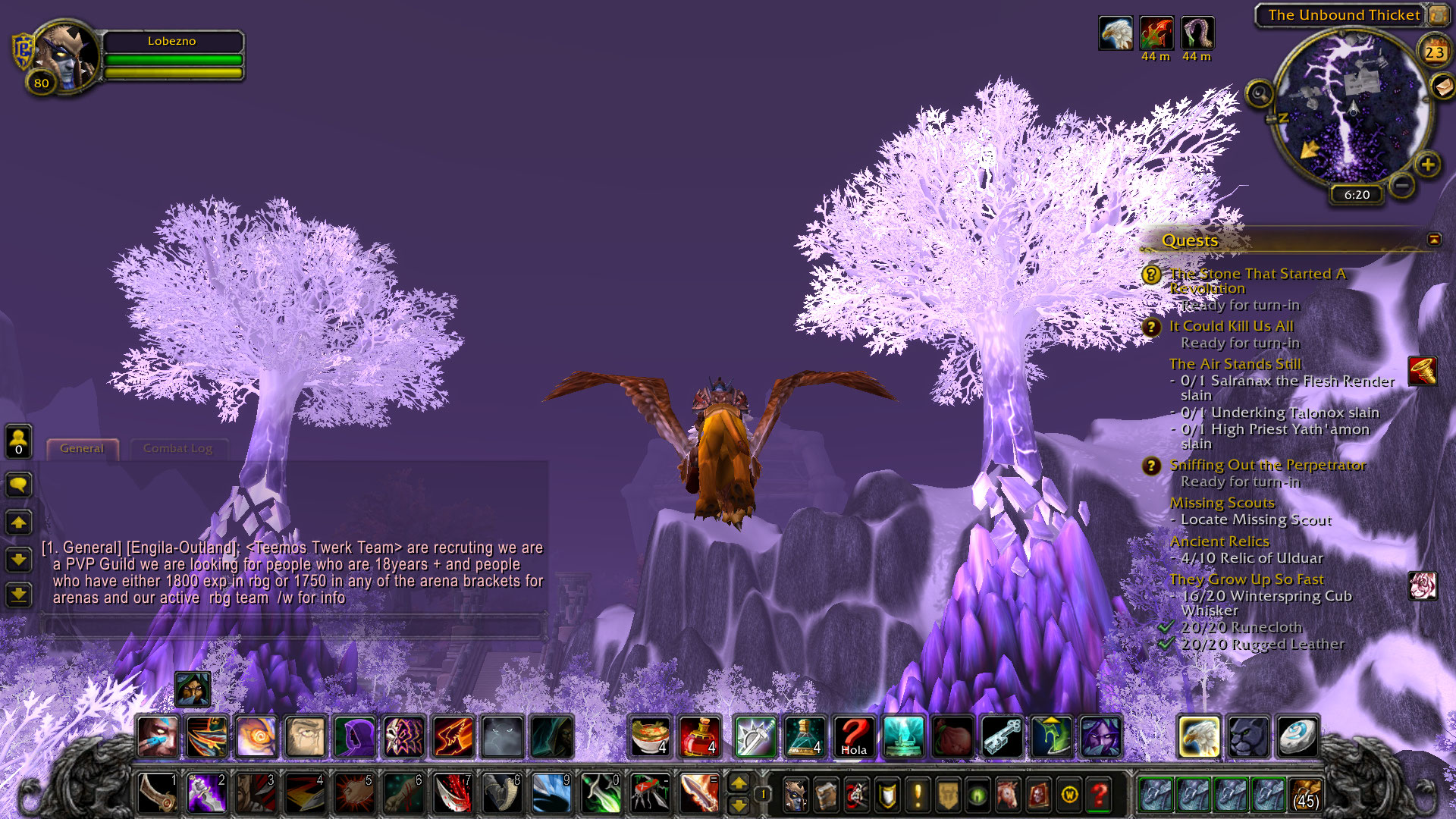This screenshot has width=1456, height=819.
Task: Open the minimap tracking magnifier button
Action: coord(1260,94)
